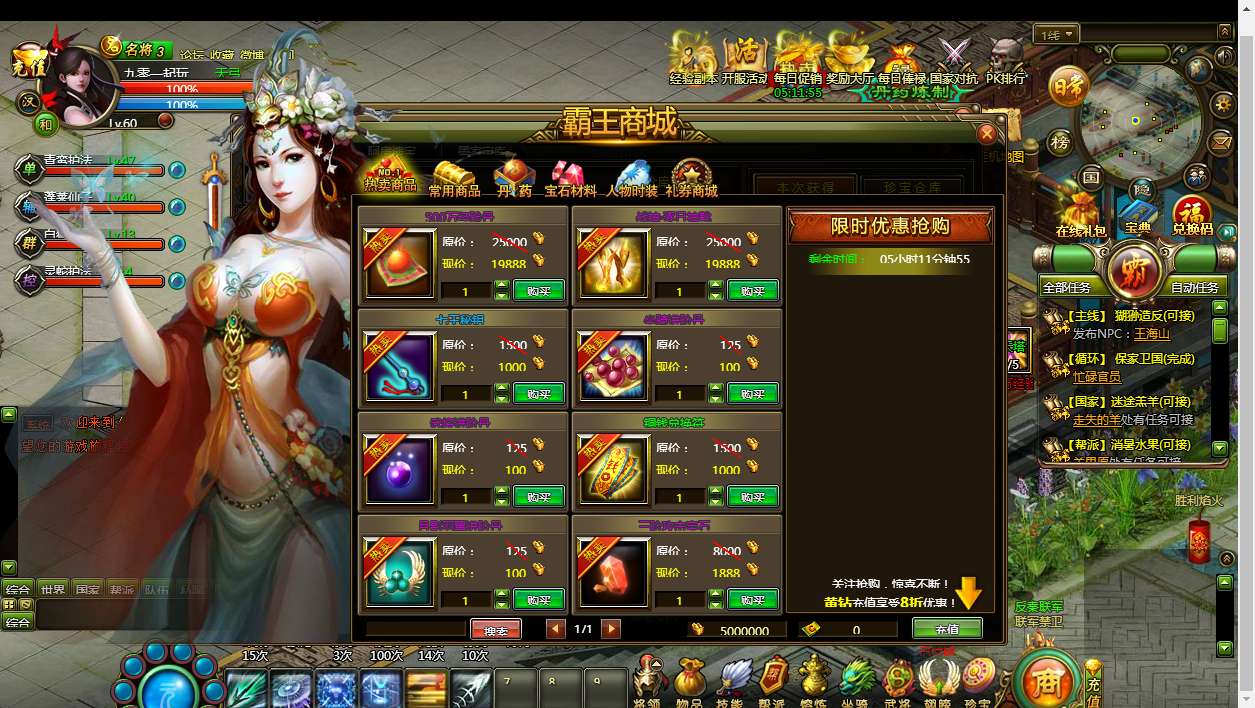This screenshot has height=708, width=1255.
Task: Show the 人物时装 costume tab
Action: 632,180
